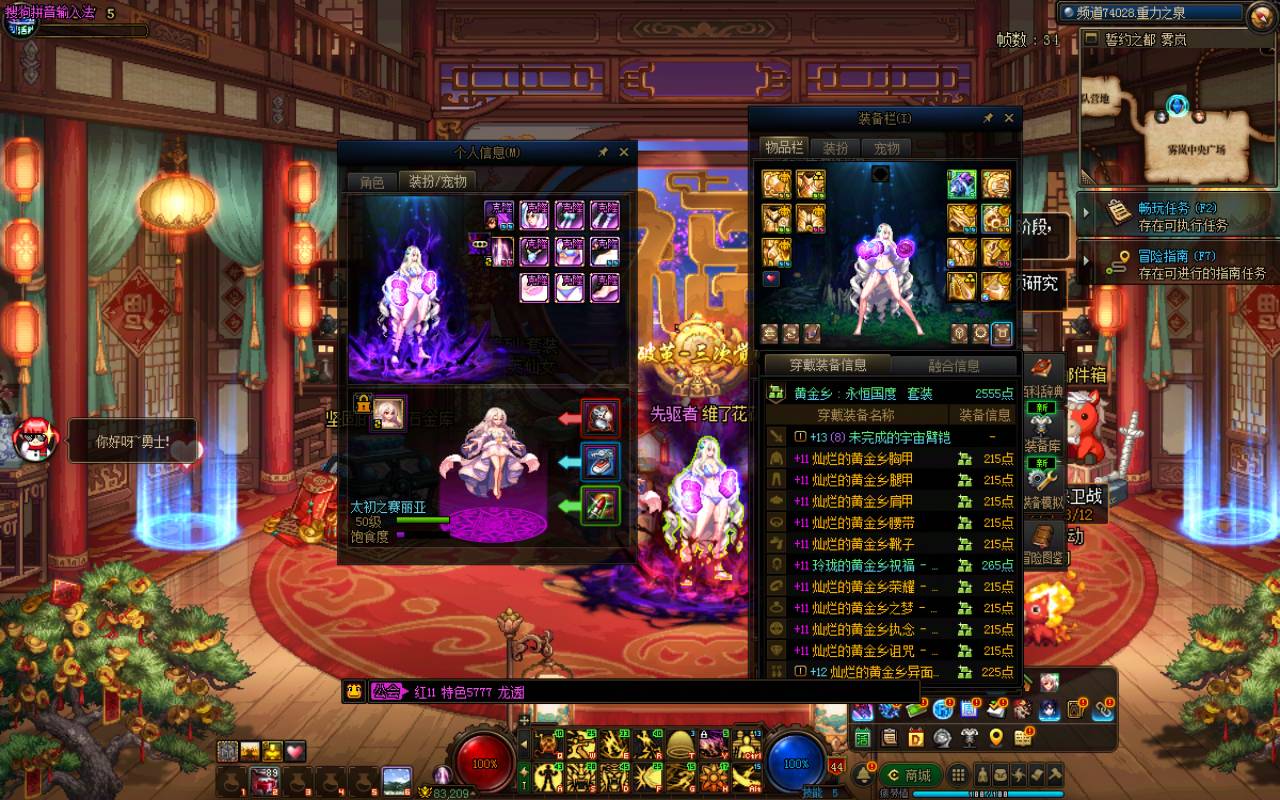Switch to the 装扮 tab in equipment window

click(x=835, y=147)
